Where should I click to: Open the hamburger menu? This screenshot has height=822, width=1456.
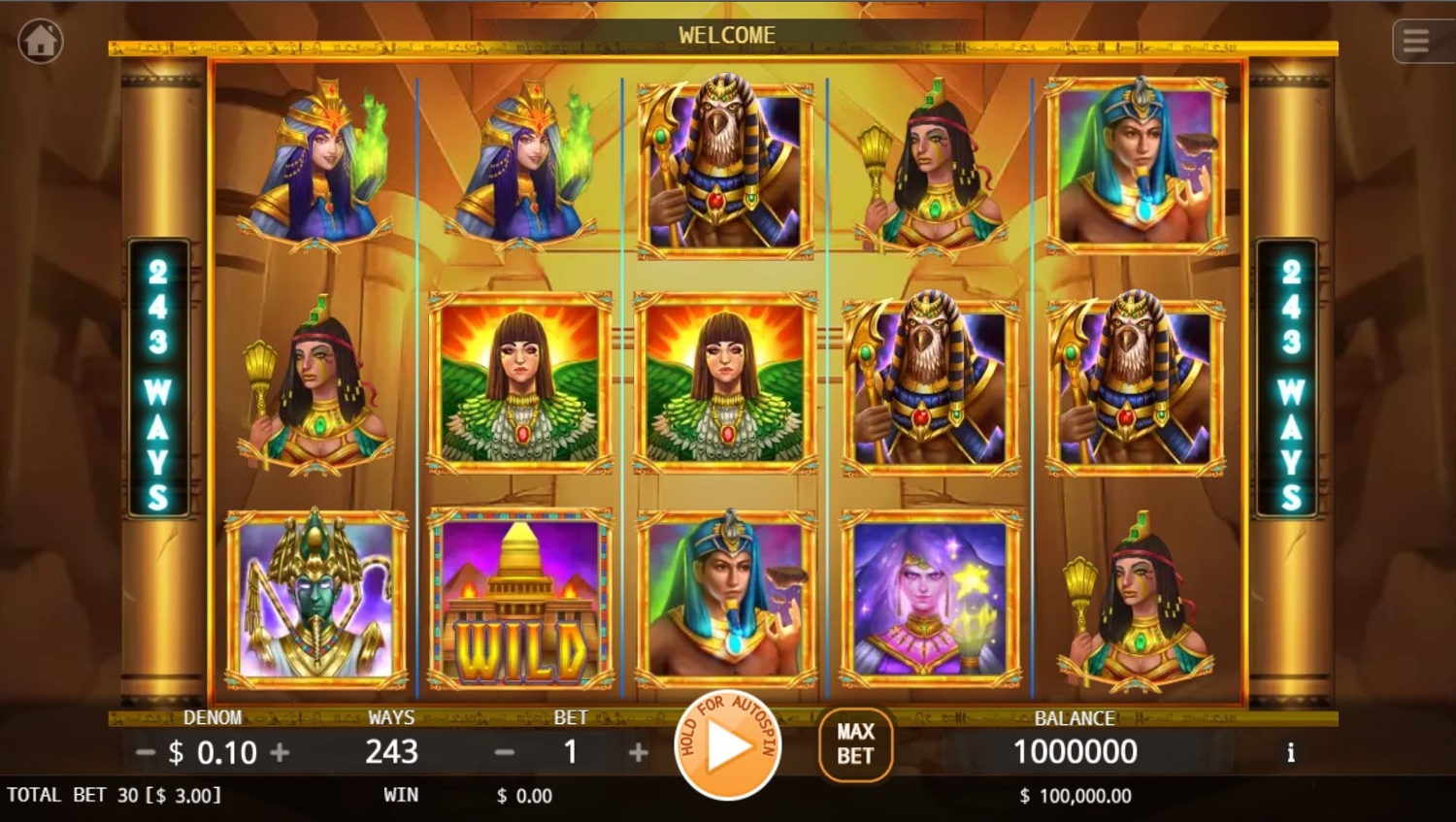pyautogui.click(x=1416, y=41)
